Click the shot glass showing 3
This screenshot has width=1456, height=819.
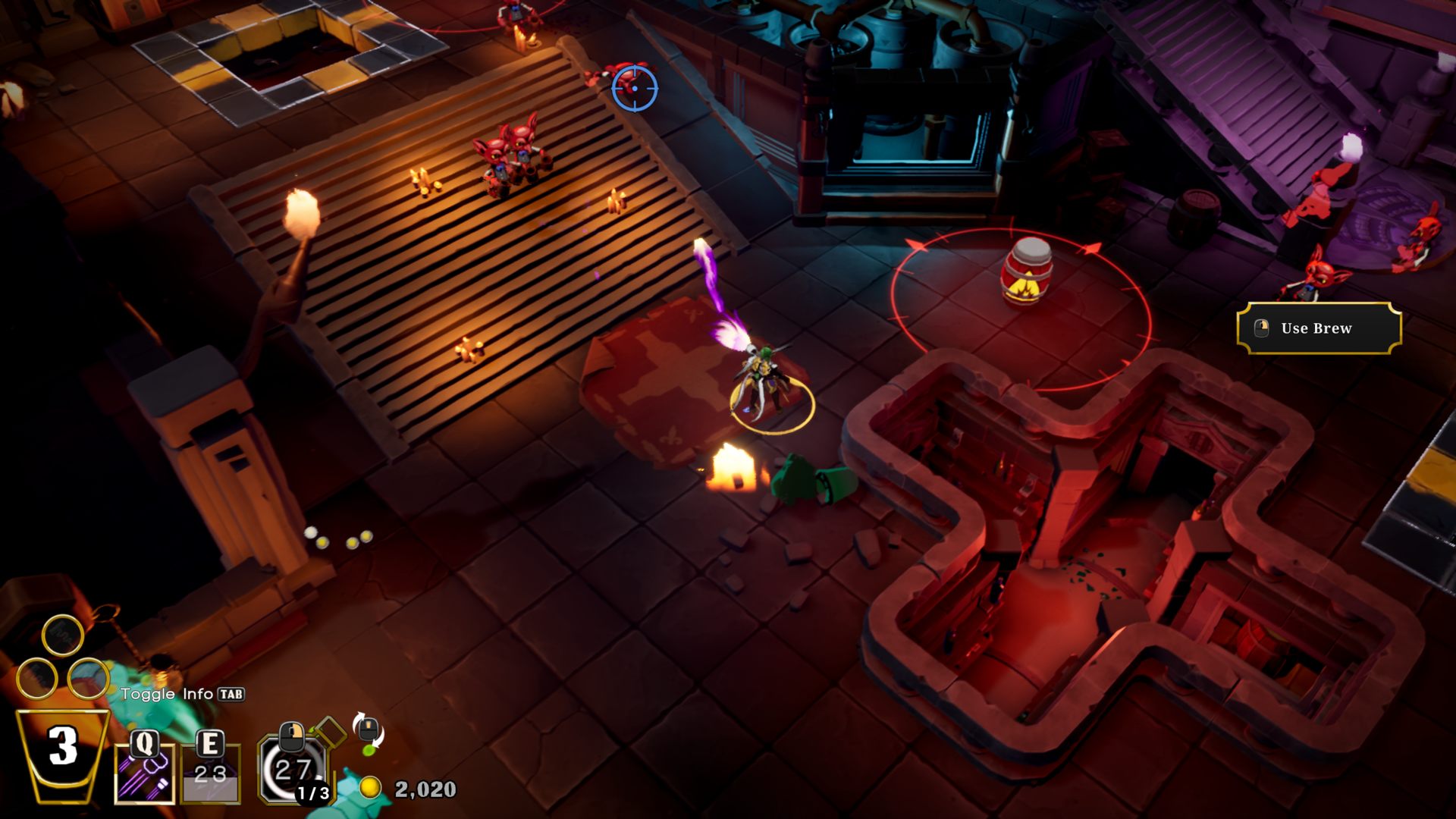[x=63, y=752]
